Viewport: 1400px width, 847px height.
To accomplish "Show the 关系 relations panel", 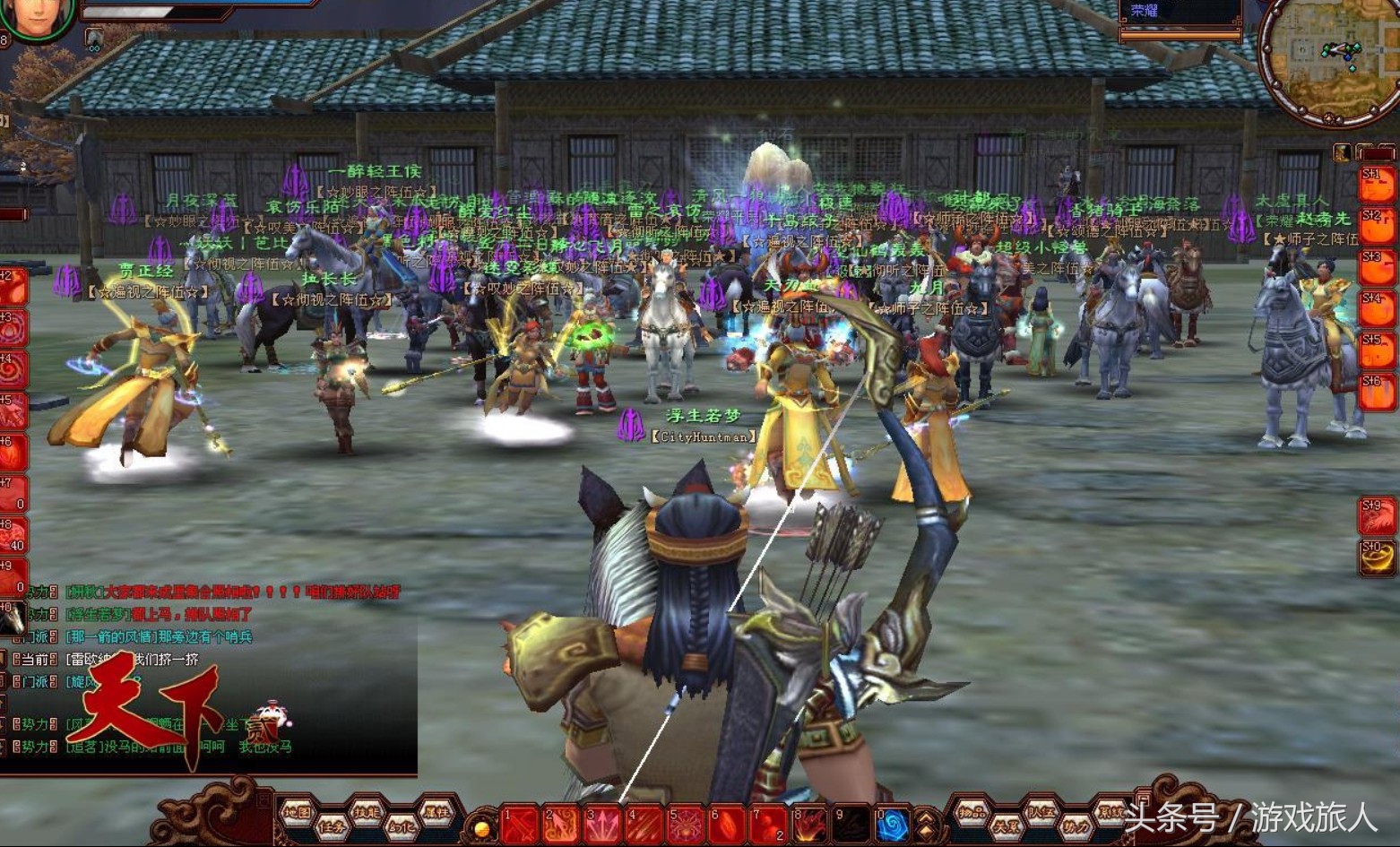I will pos(1007,827).
